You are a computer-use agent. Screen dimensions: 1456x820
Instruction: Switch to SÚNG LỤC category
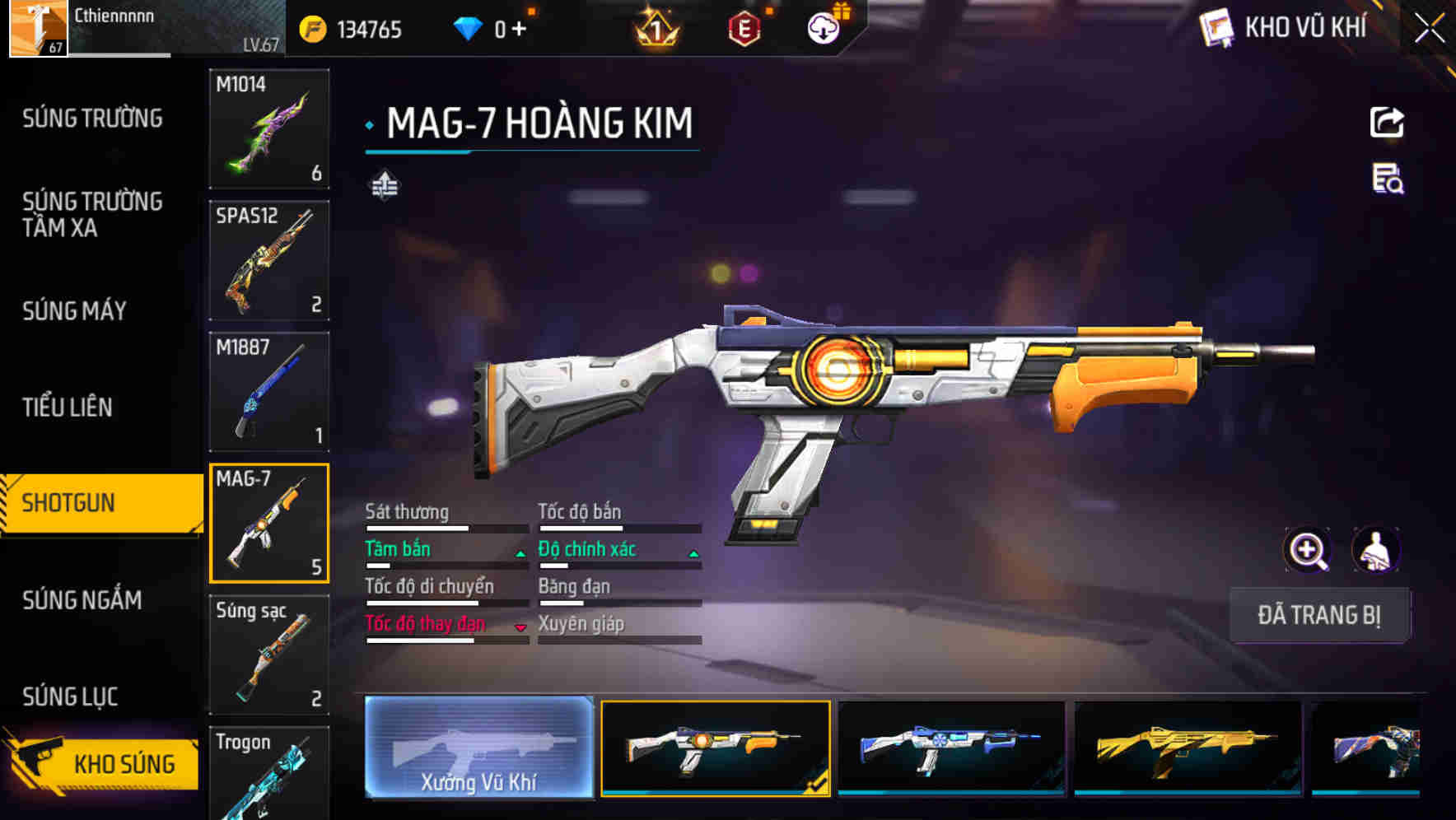[70, 697]
